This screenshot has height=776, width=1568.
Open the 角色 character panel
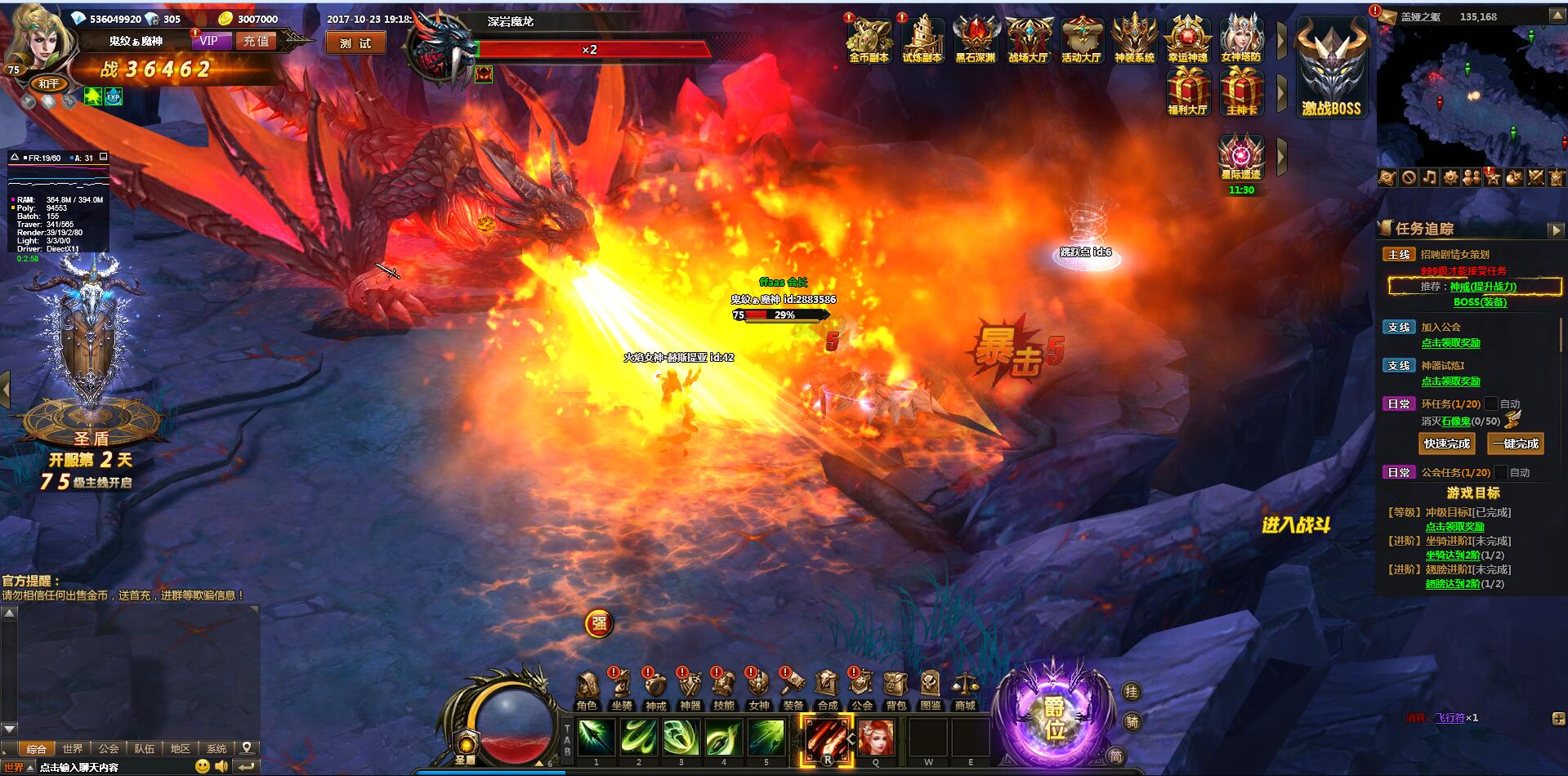587,690
